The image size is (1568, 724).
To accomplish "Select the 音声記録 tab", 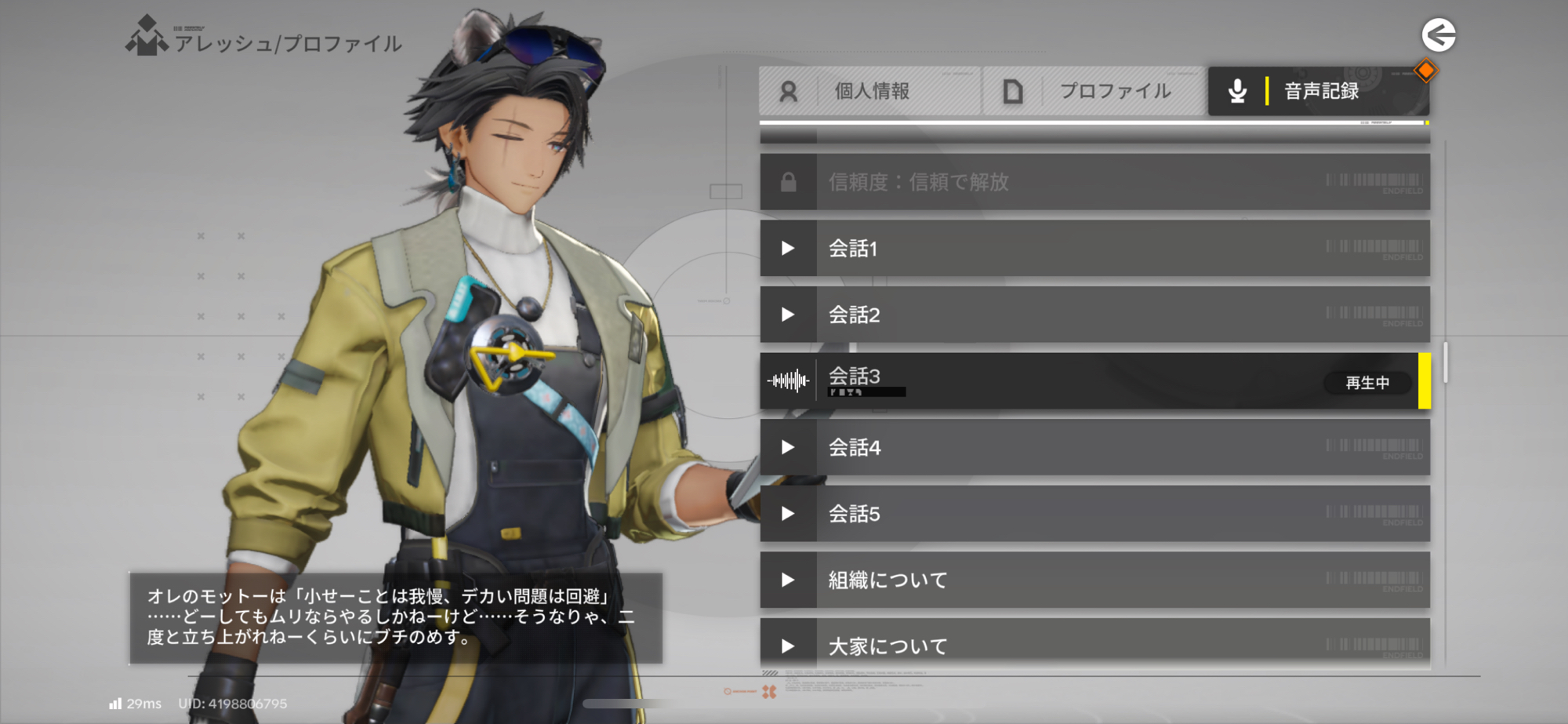I will (x=1319, y=91).
